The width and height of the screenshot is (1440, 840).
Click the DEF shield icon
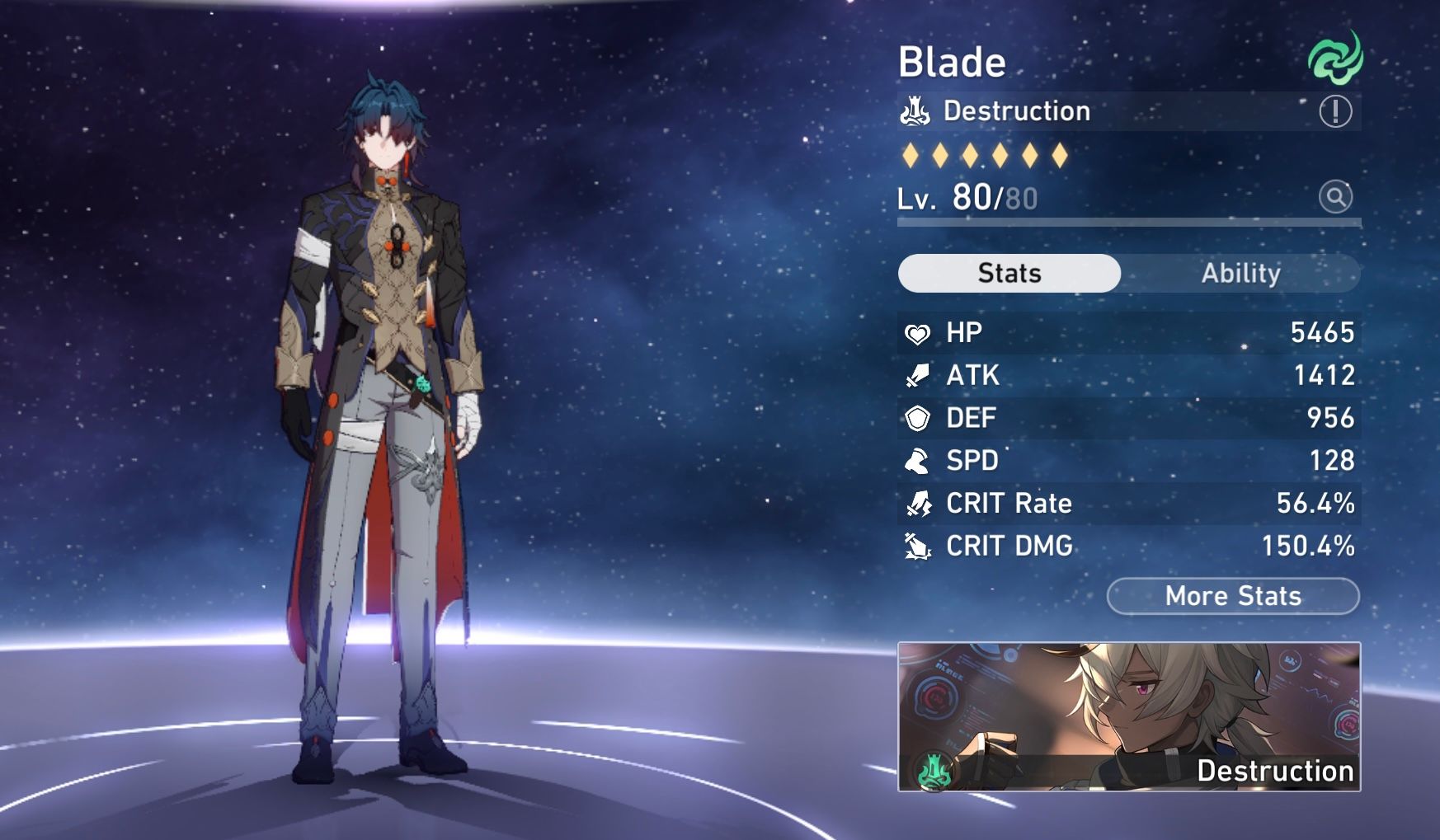click(916, 418)
